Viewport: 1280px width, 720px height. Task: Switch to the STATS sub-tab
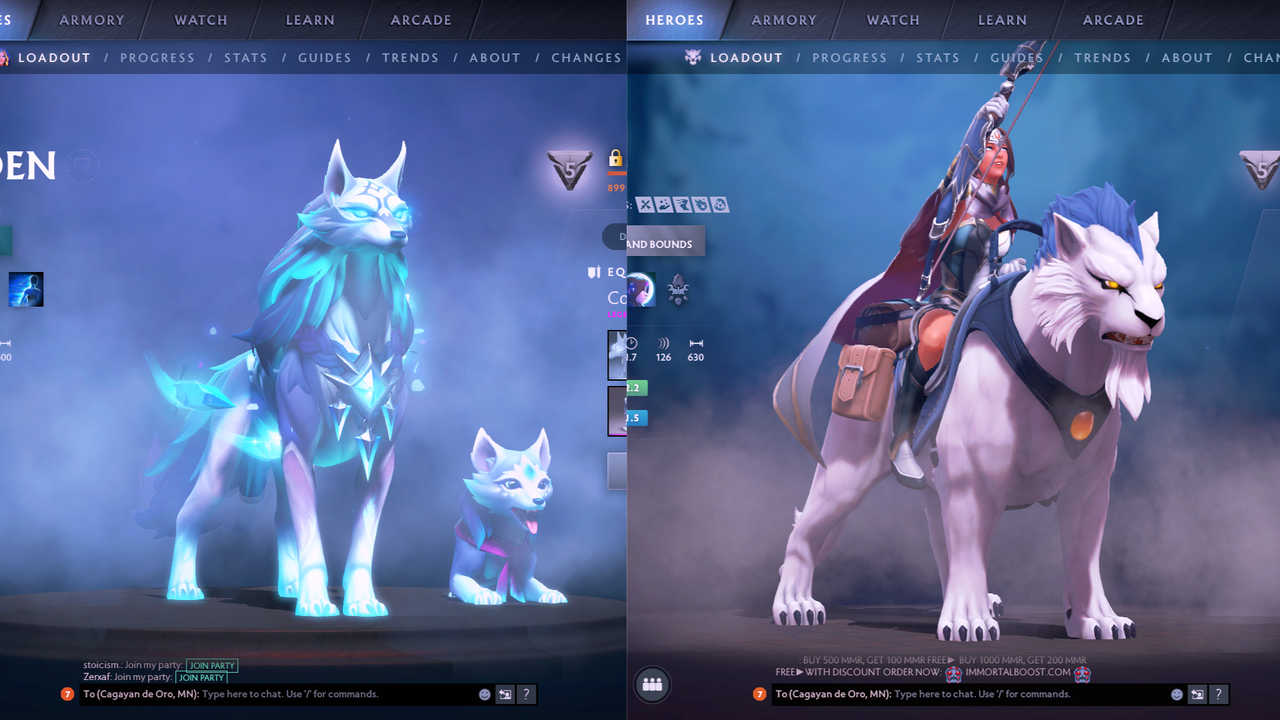937,57
